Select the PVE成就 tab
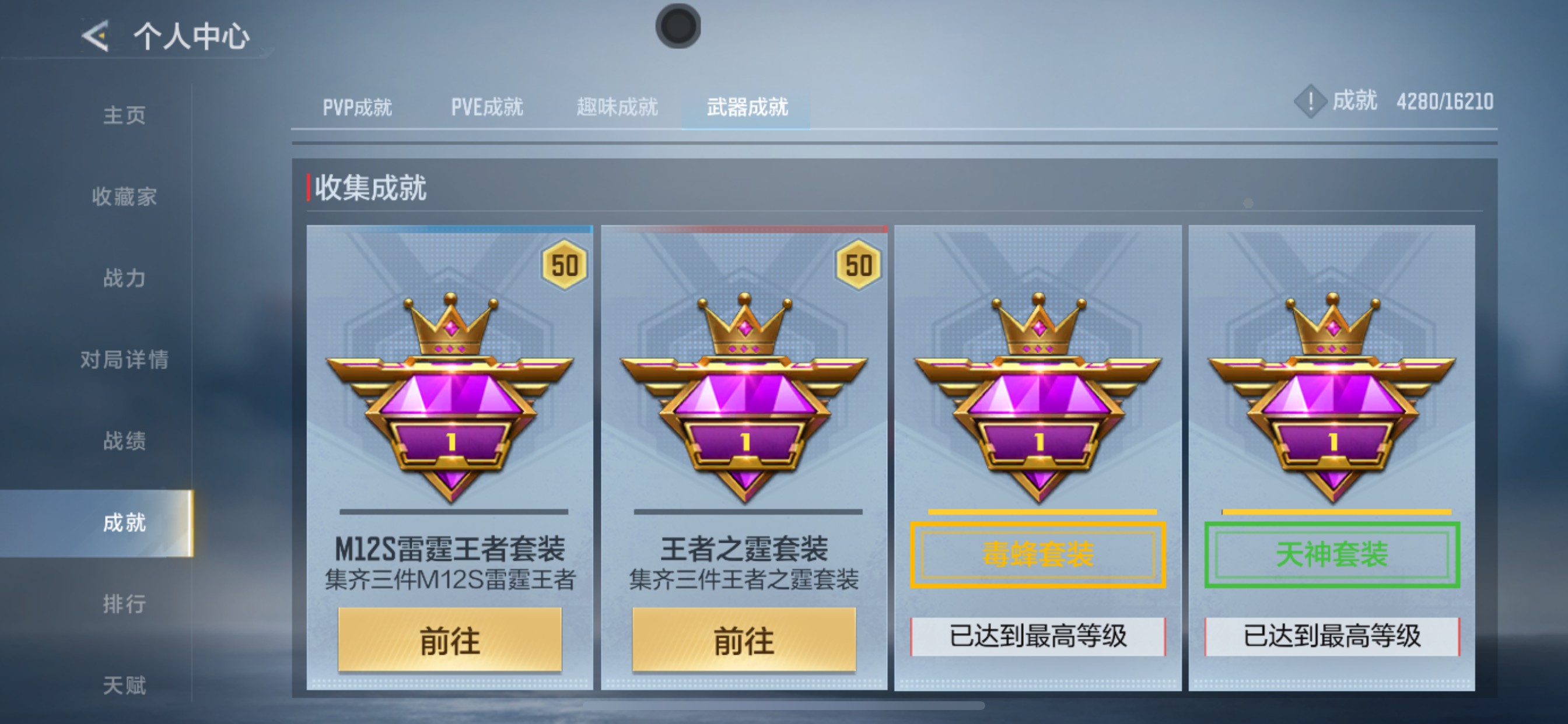 486,107
